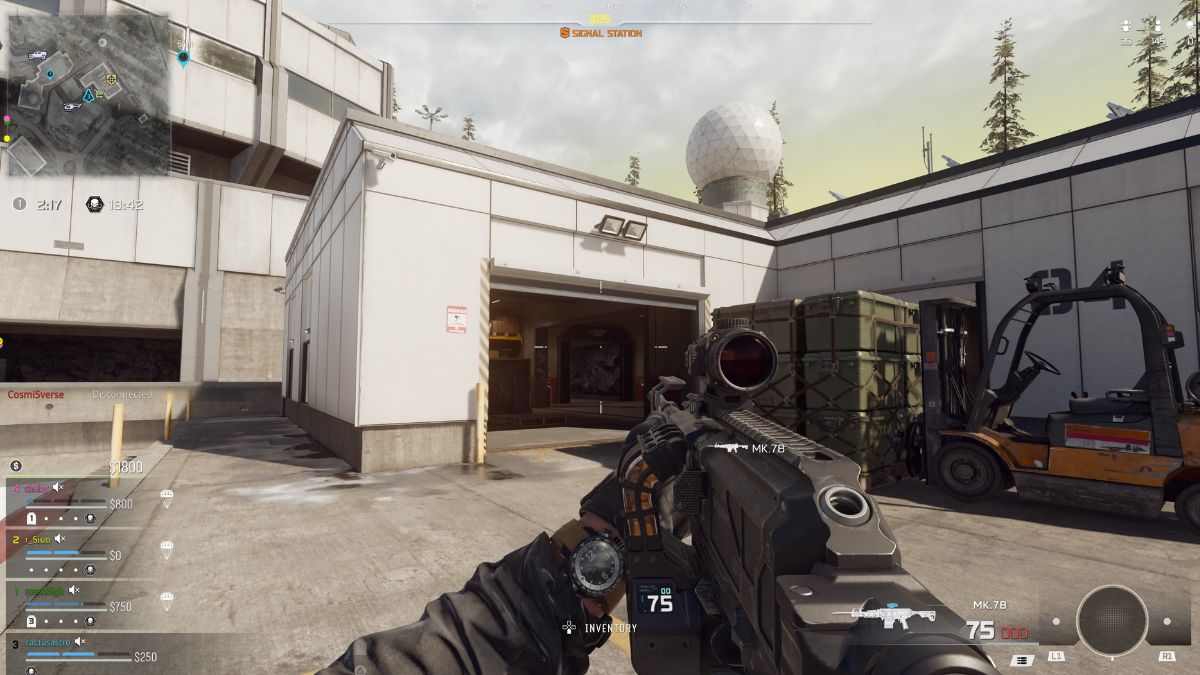The height and width of the screenshot is (675, 1200).
Task: Click the truck vehicle marker on the minimap
Action: (x=37, y=54)
